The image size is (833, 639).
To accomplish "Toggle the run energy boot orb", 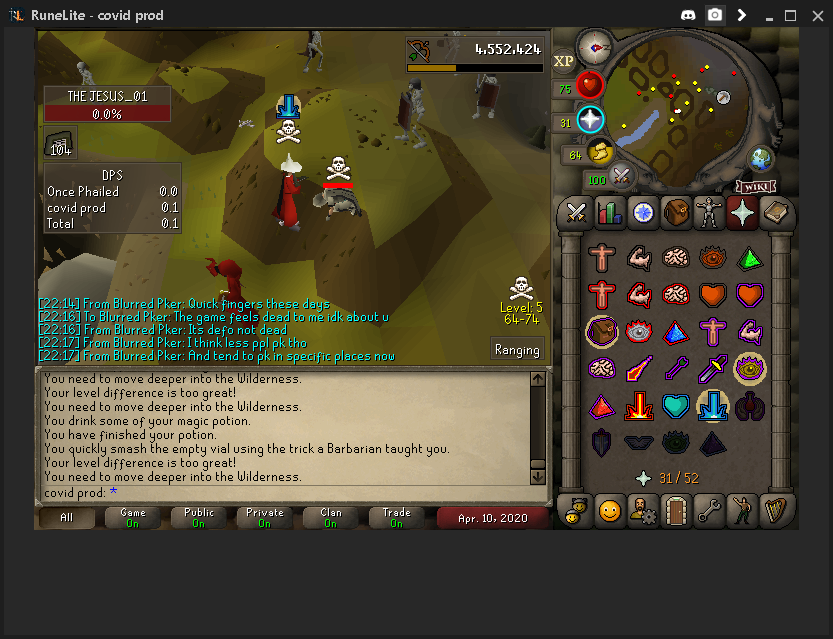I will (601, 153).
